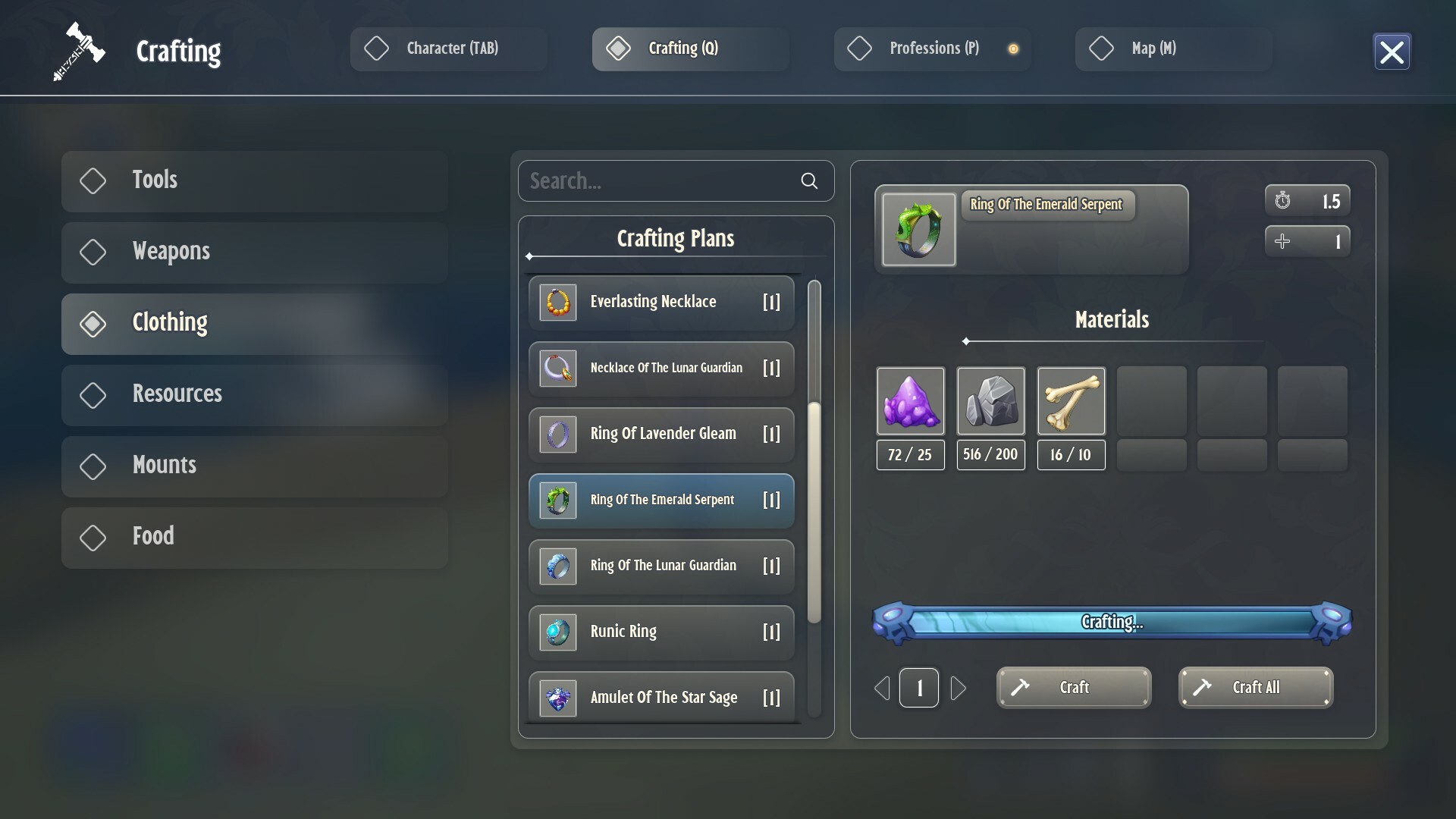
Task: Switch to the Character tab
Action: pos(448,49)
